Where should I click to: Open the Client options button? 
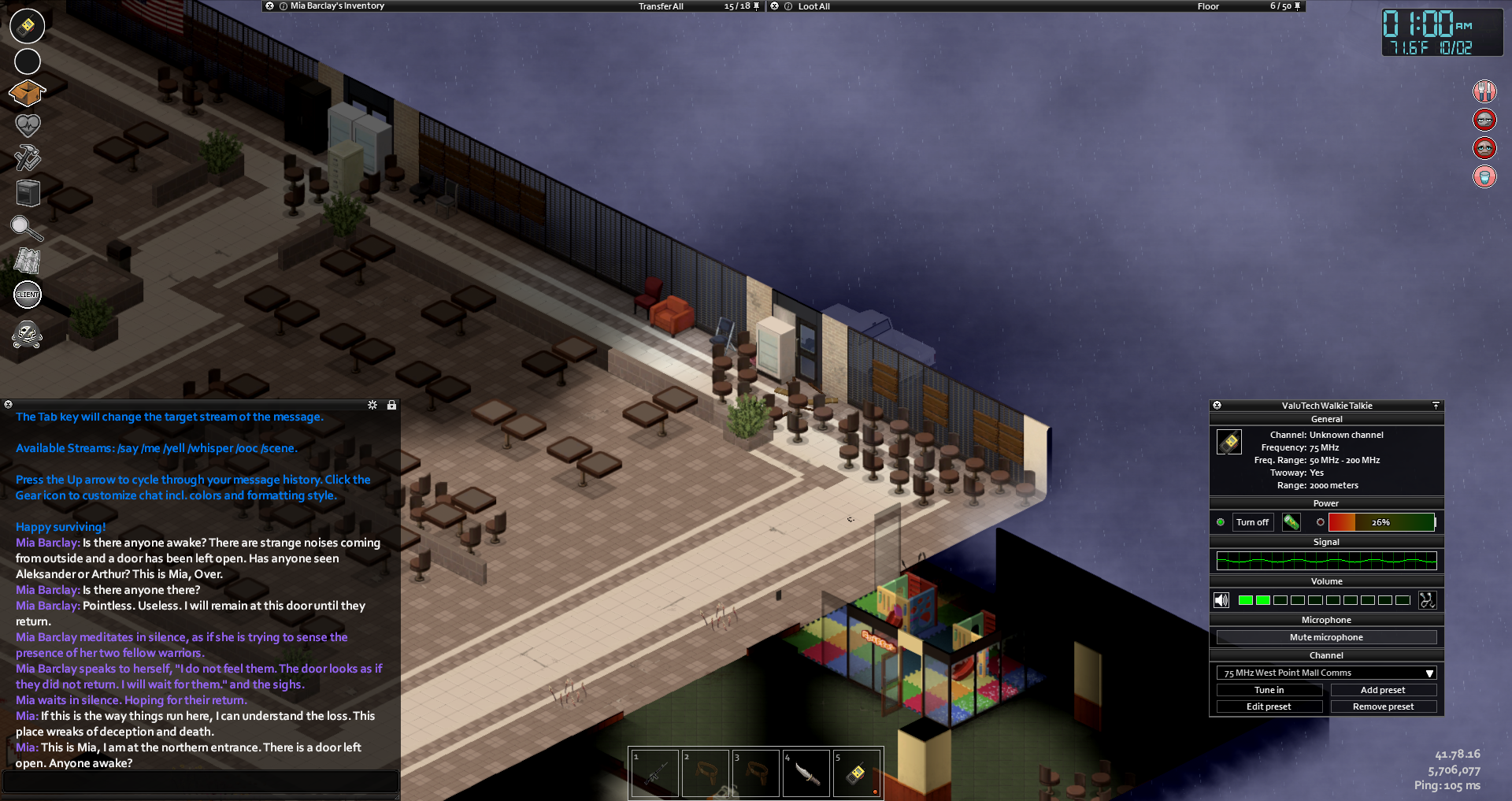coord(28,295)
